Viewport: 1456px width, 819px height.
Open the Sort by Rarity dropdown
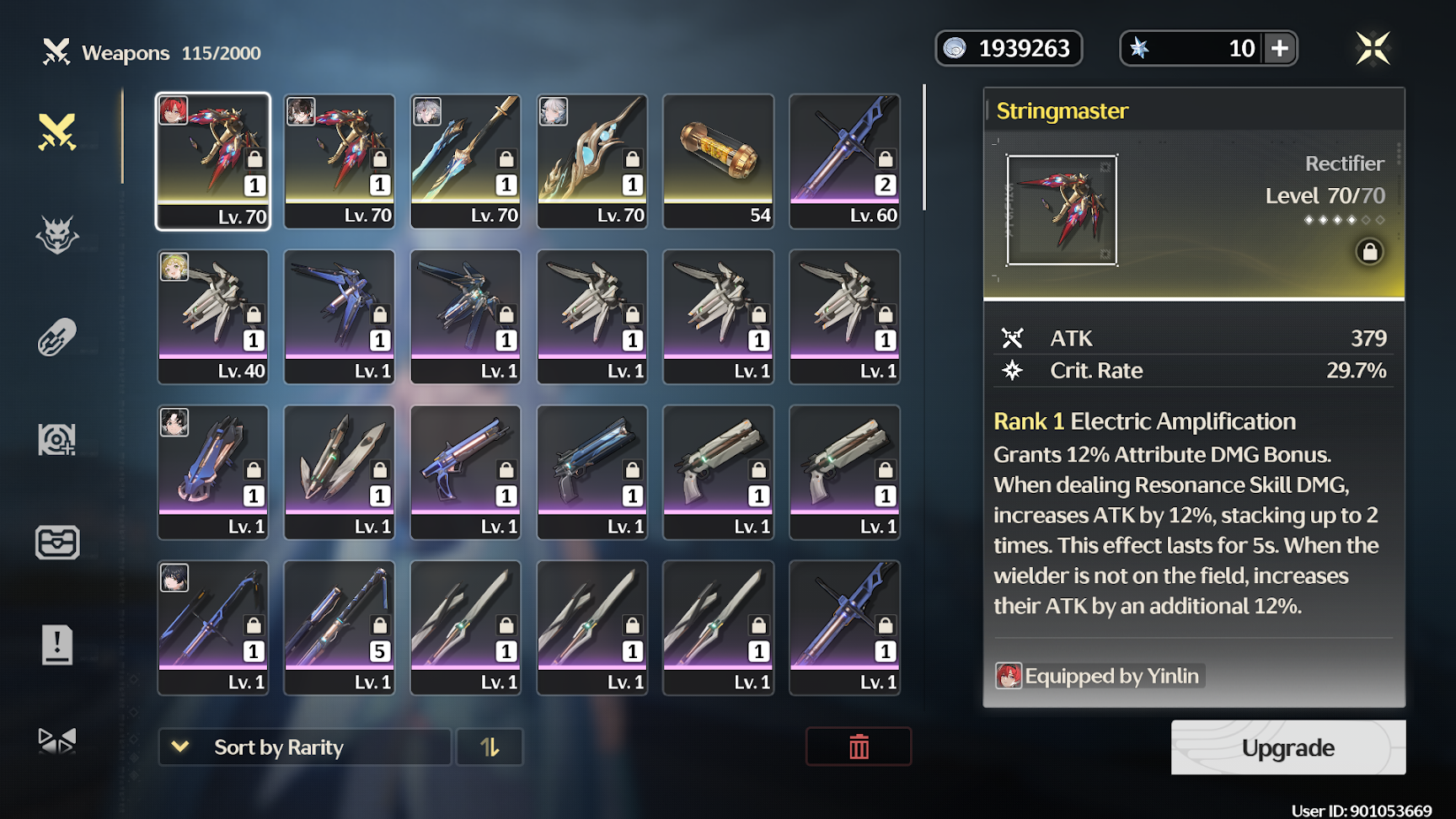coord(304,747)
